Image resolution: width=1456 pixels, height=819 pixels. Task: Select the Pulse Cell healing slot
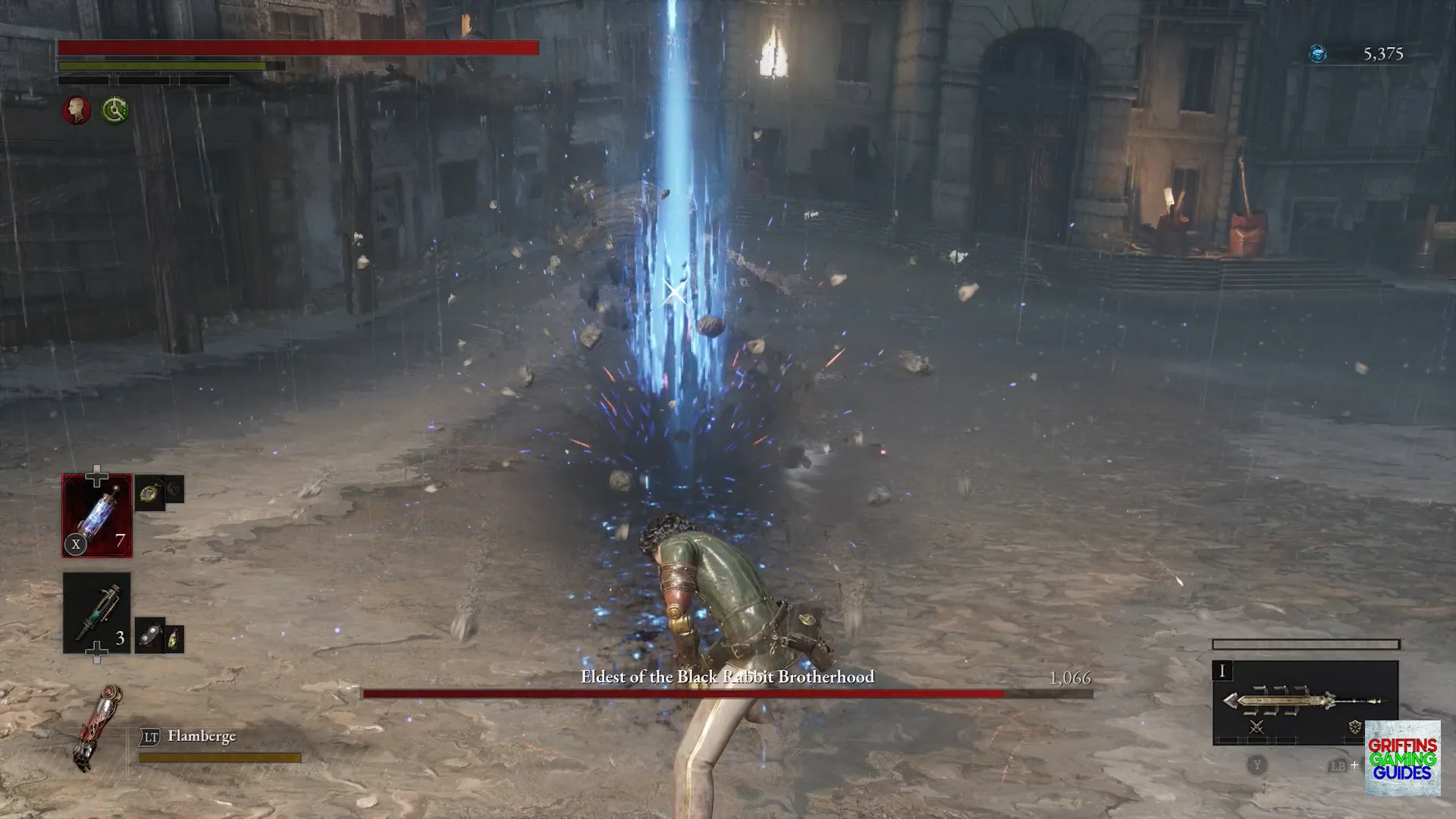point(97,516)
